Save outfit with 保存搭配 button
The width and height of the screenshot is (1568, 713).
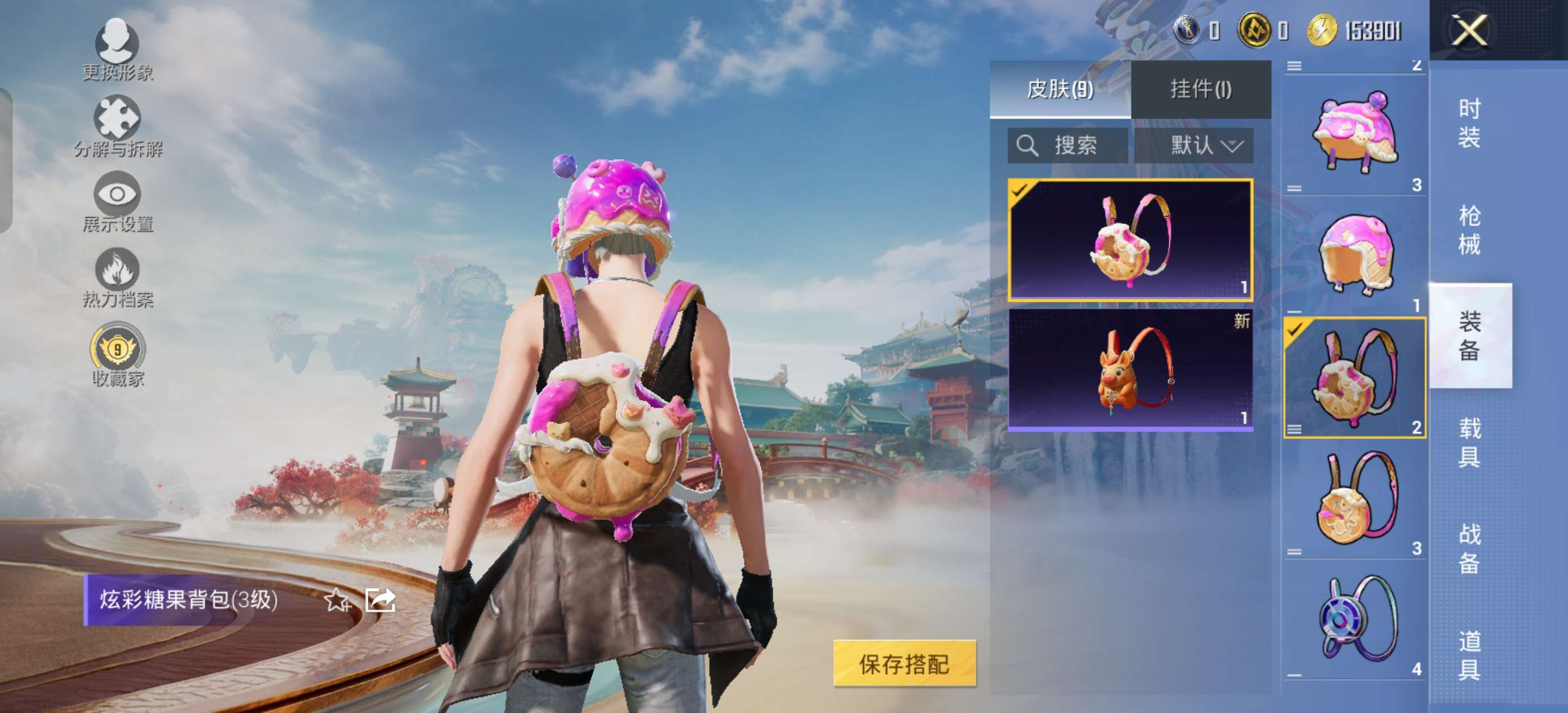point(904,664)
